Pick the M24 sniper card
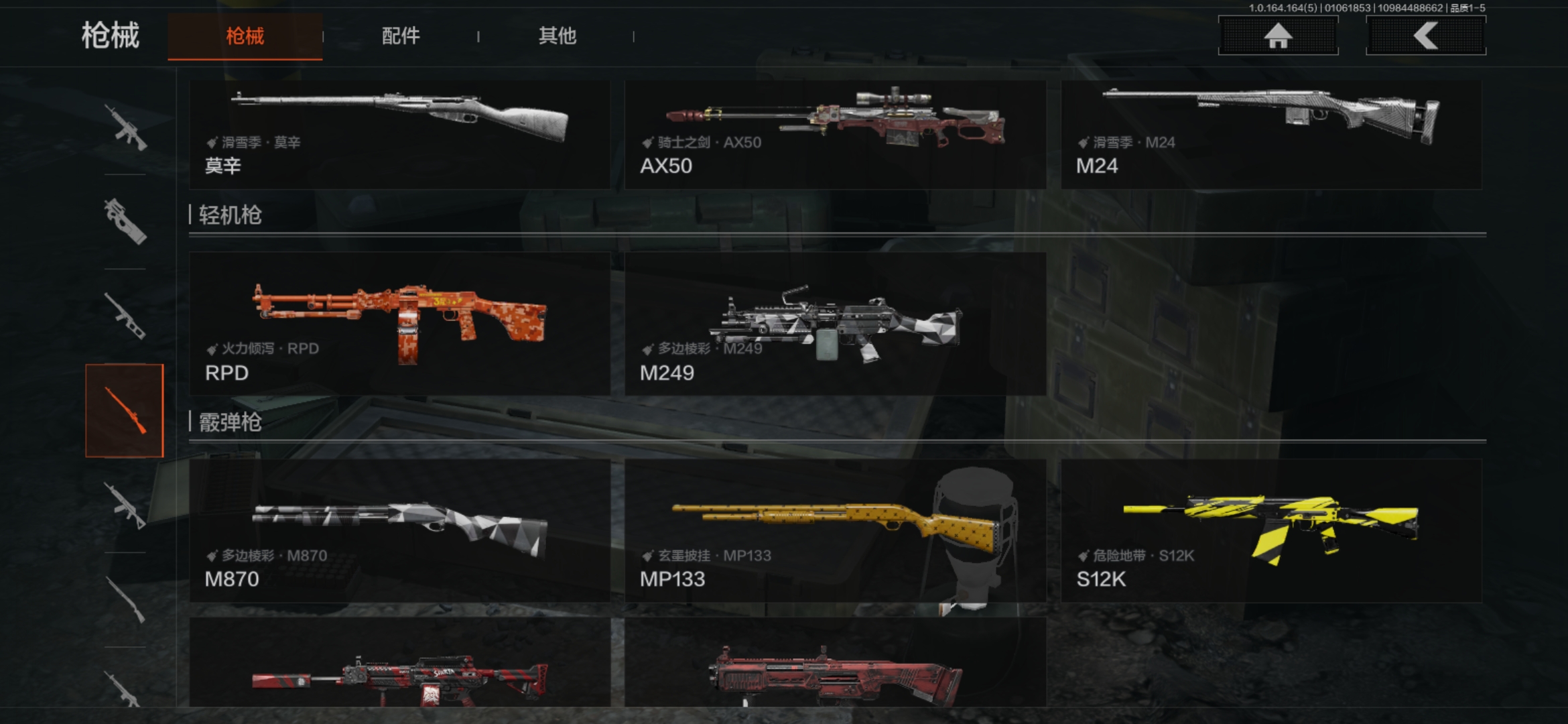 click(1271, 134)
